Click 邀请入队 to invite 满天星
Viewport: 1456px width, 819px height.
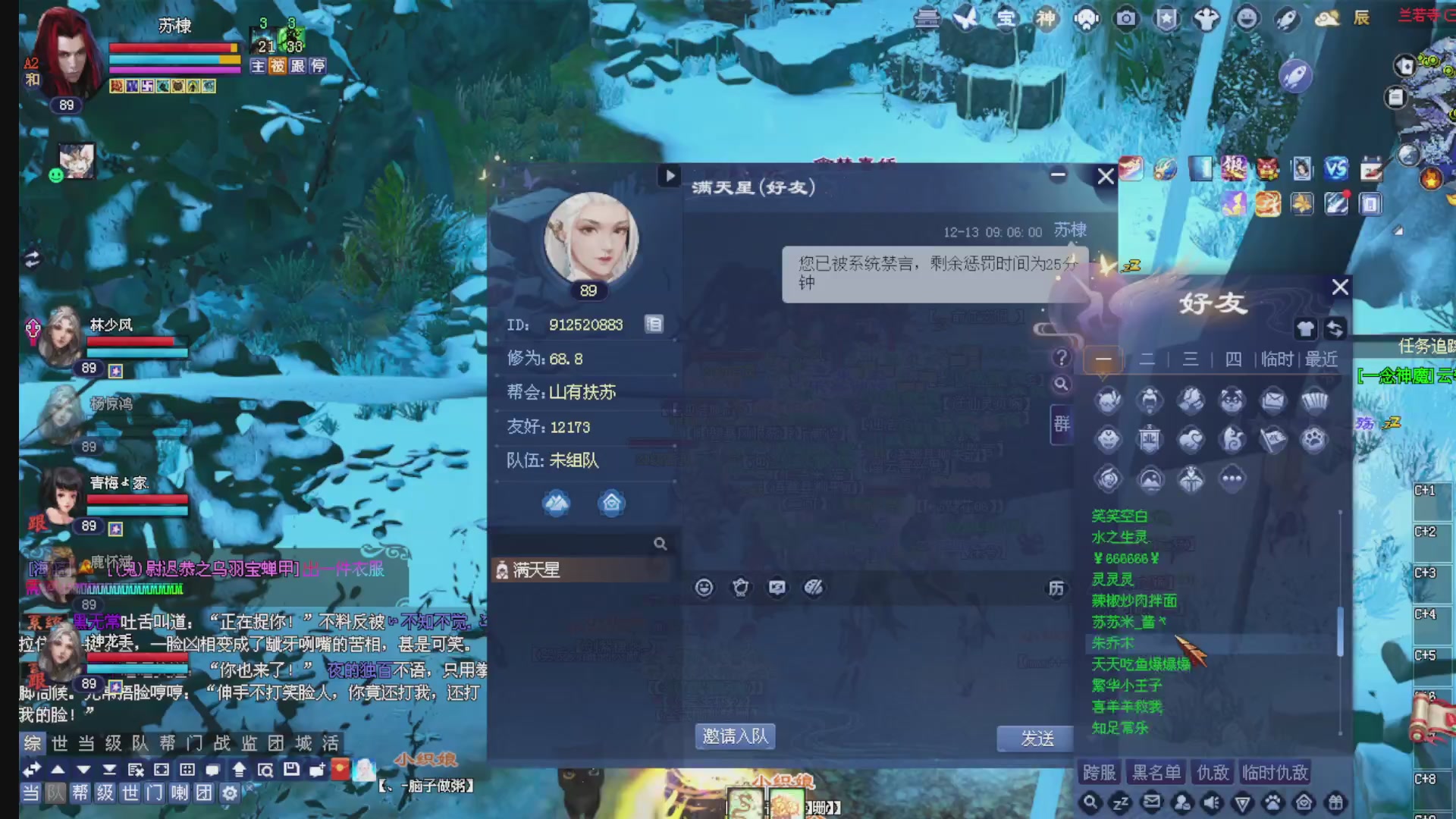coord(734,737)
